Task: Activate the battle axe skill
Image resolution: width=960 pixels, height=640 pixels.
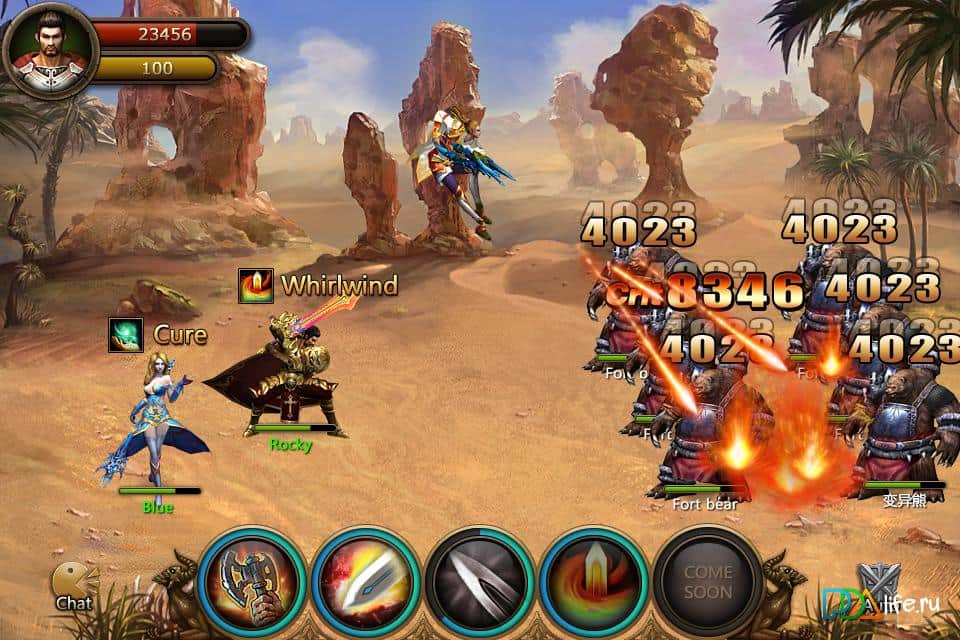Action: (x=252, y=582)
